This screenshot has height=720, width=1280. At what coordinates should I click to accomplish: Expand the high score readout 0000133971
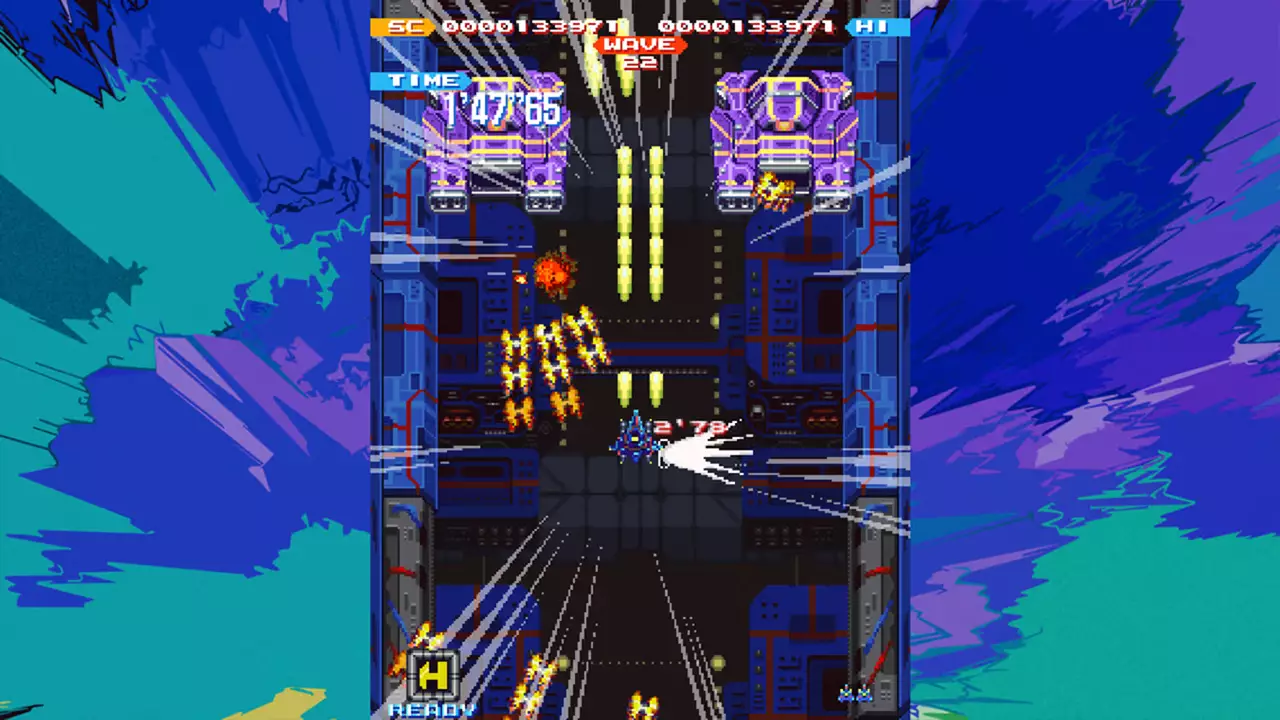click(745, 27)
